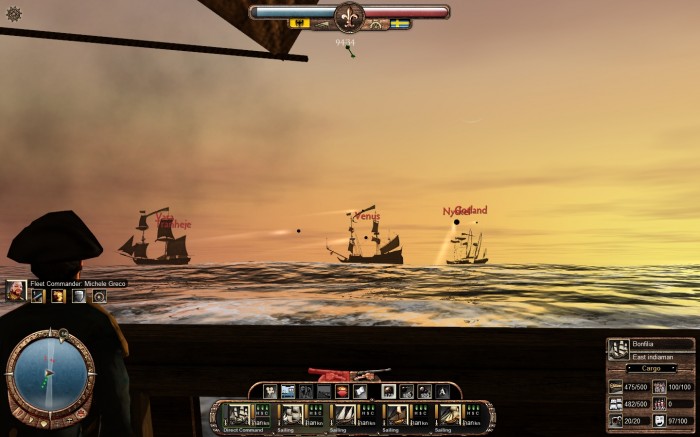Select the Bonfilia ship portrait

coord(618,349)
